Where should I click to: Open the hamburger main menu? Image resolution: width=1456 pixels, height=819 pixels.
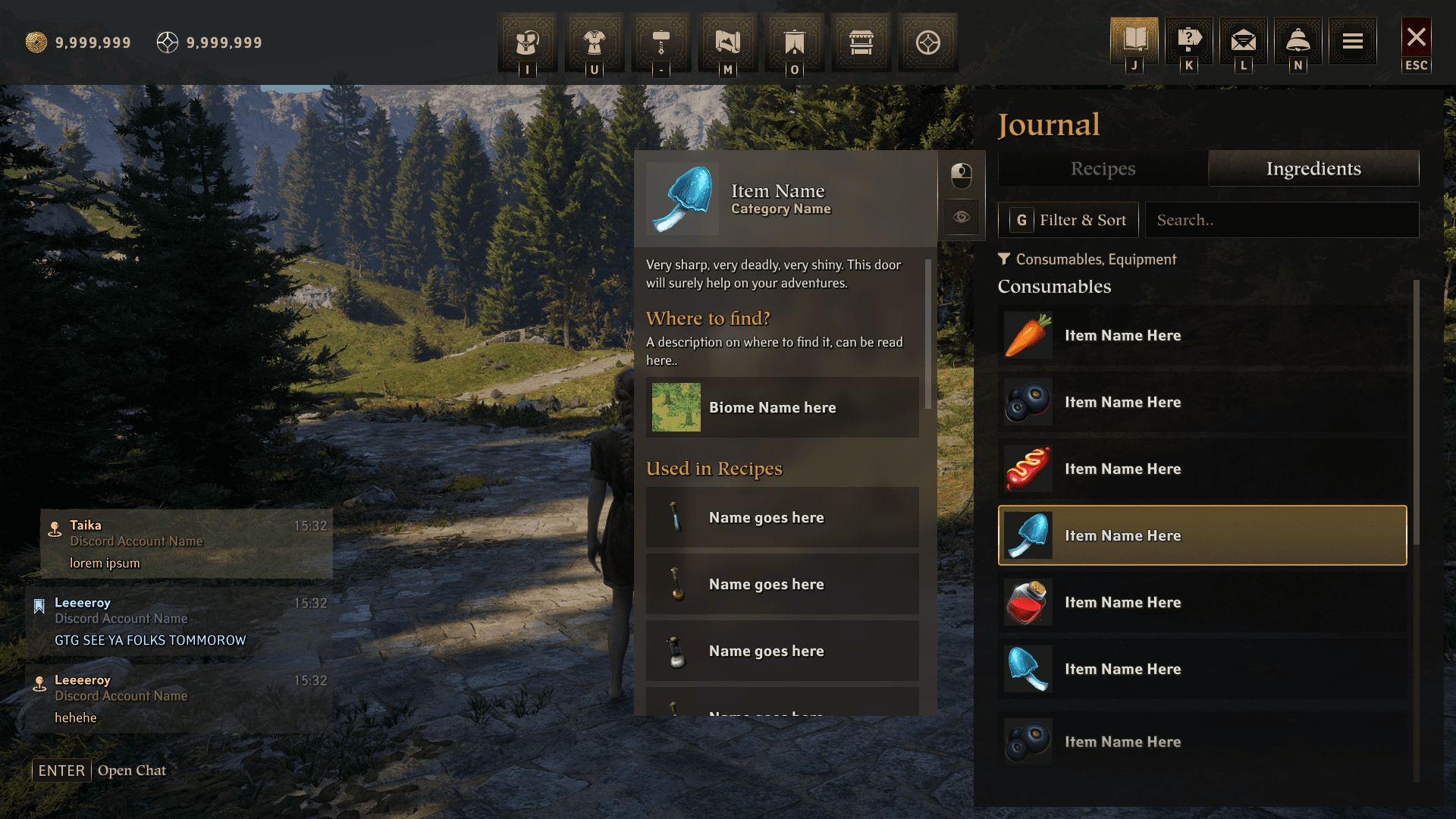[1353, 40]
